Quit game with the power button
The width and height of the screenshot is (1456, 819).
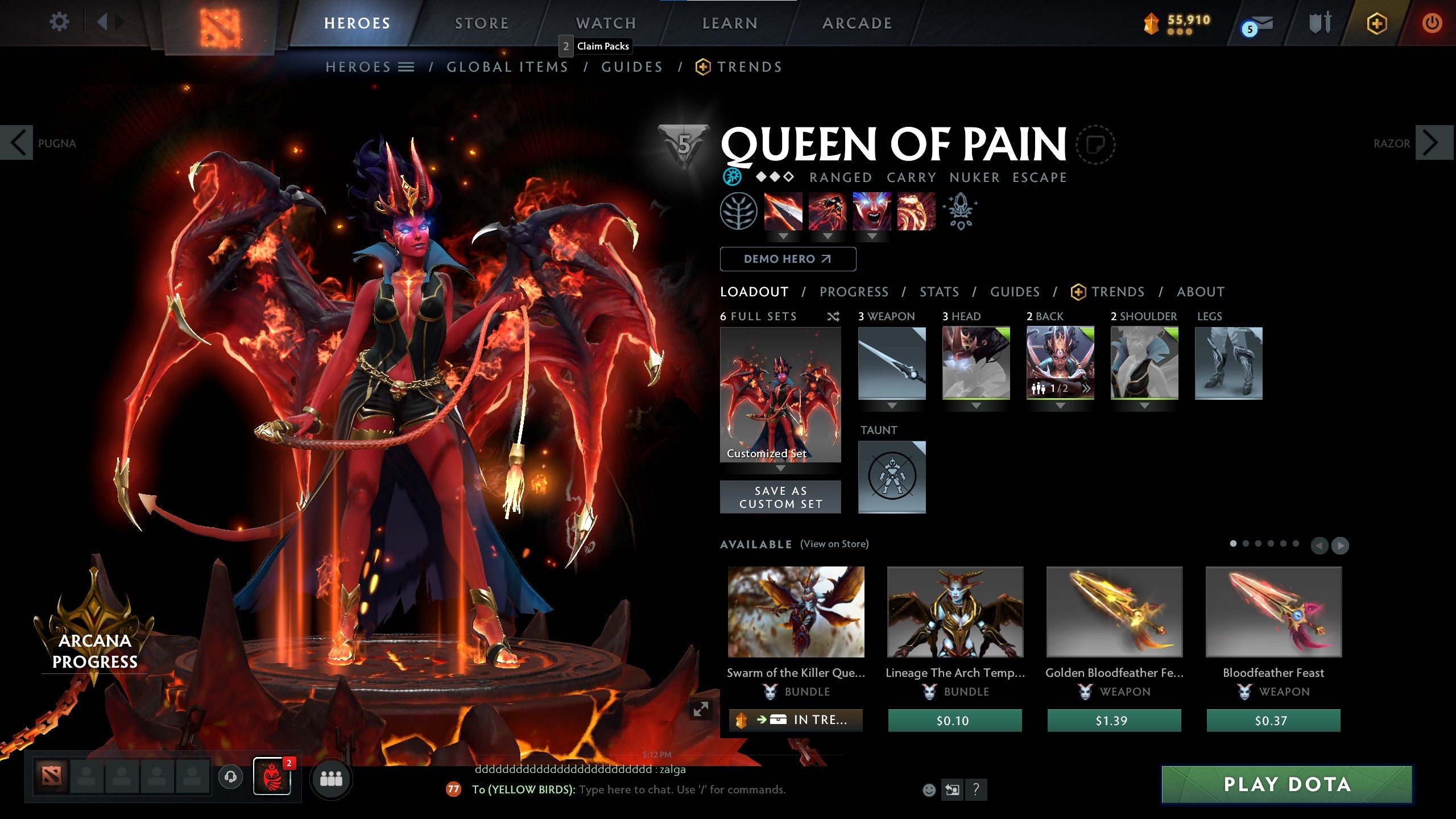point(1432,23)
